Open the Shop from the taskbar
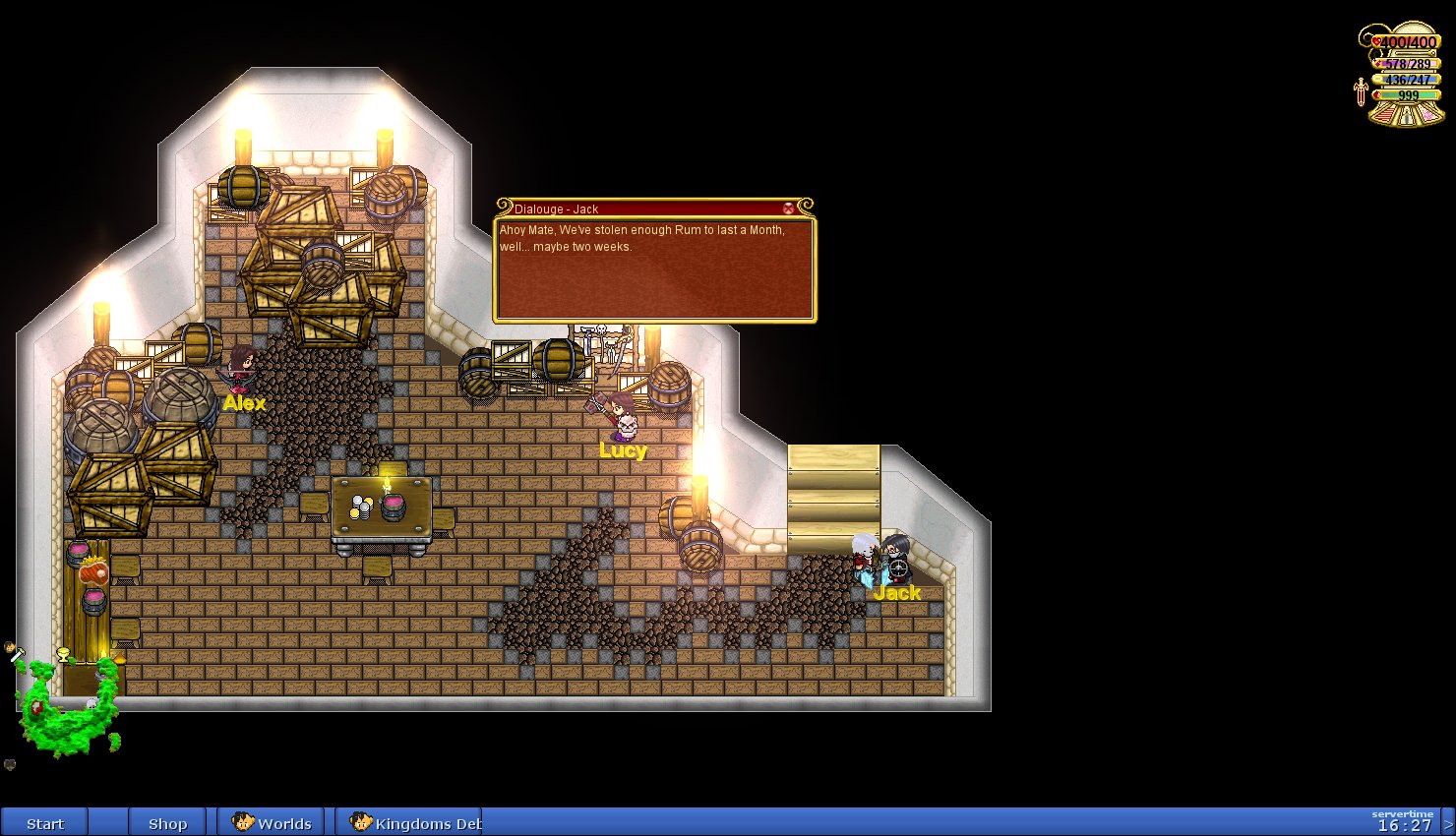 tap(167, 823)
